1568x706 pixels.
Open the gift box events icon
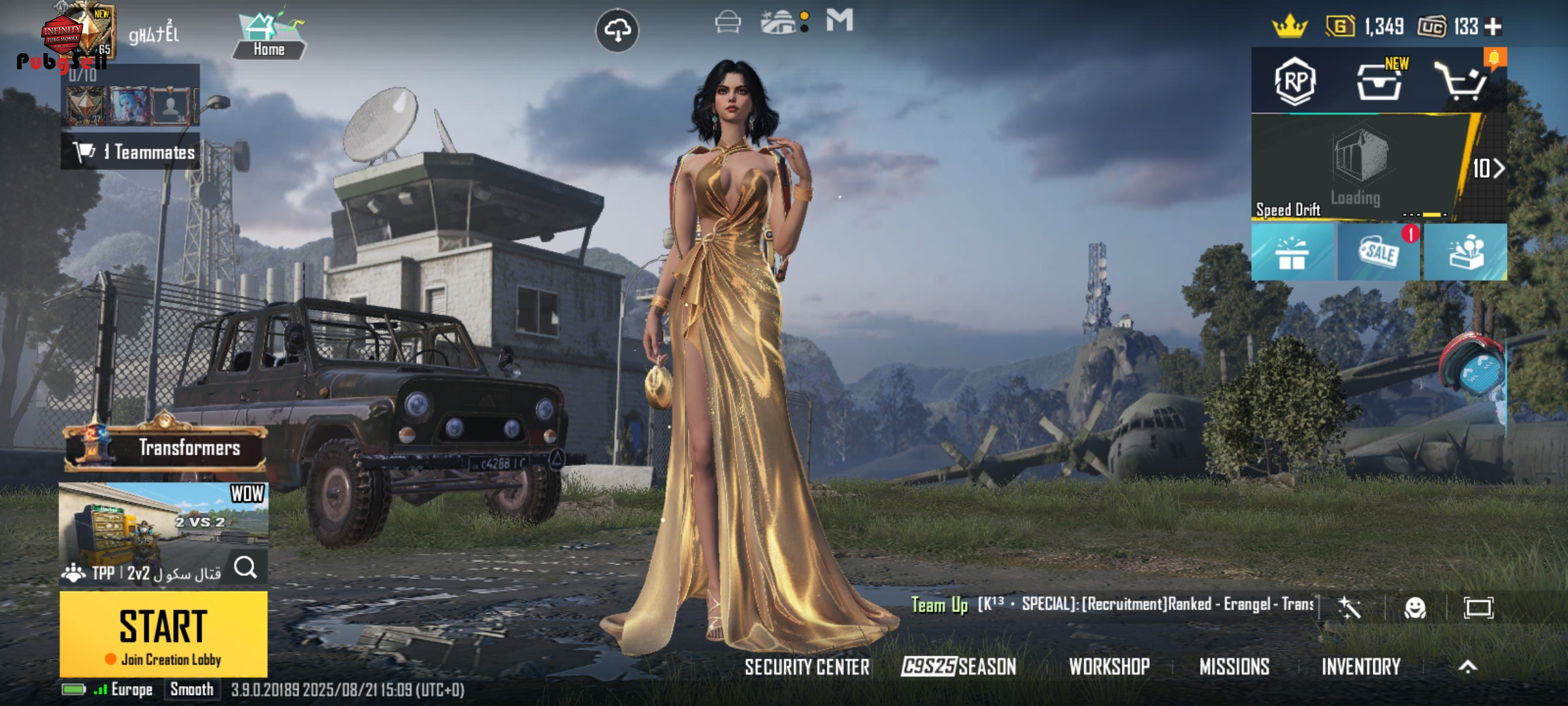click(1292, 253)
